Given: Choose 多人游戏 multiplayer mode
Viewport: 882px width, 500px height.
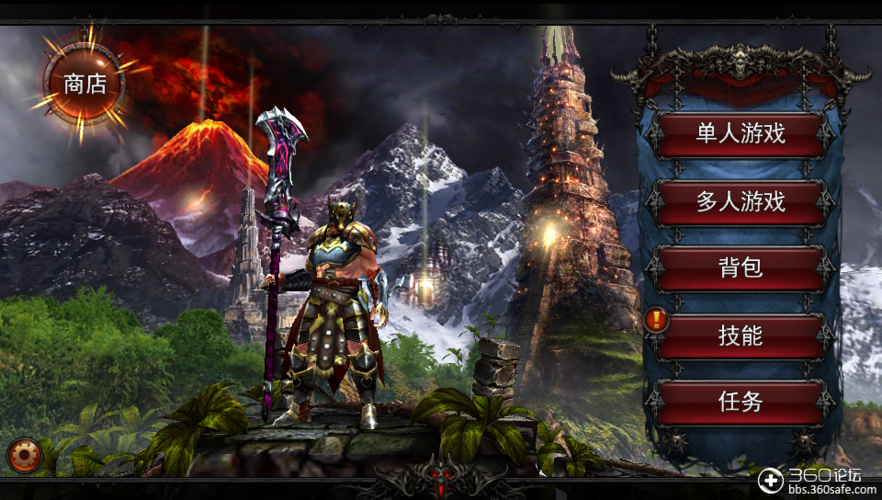Looking at the screenshot, I should 740,201.
